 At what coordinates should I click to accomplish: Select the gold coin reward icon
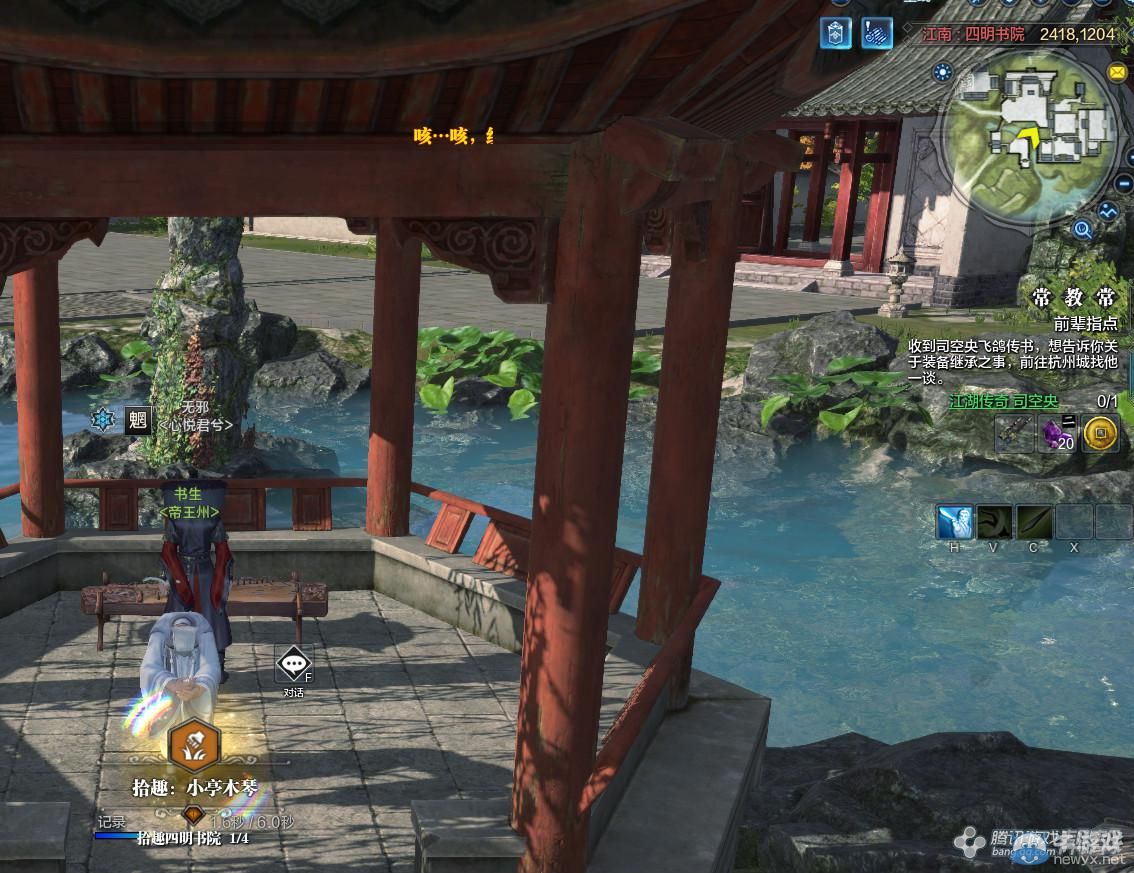[x=1100, y=434]
